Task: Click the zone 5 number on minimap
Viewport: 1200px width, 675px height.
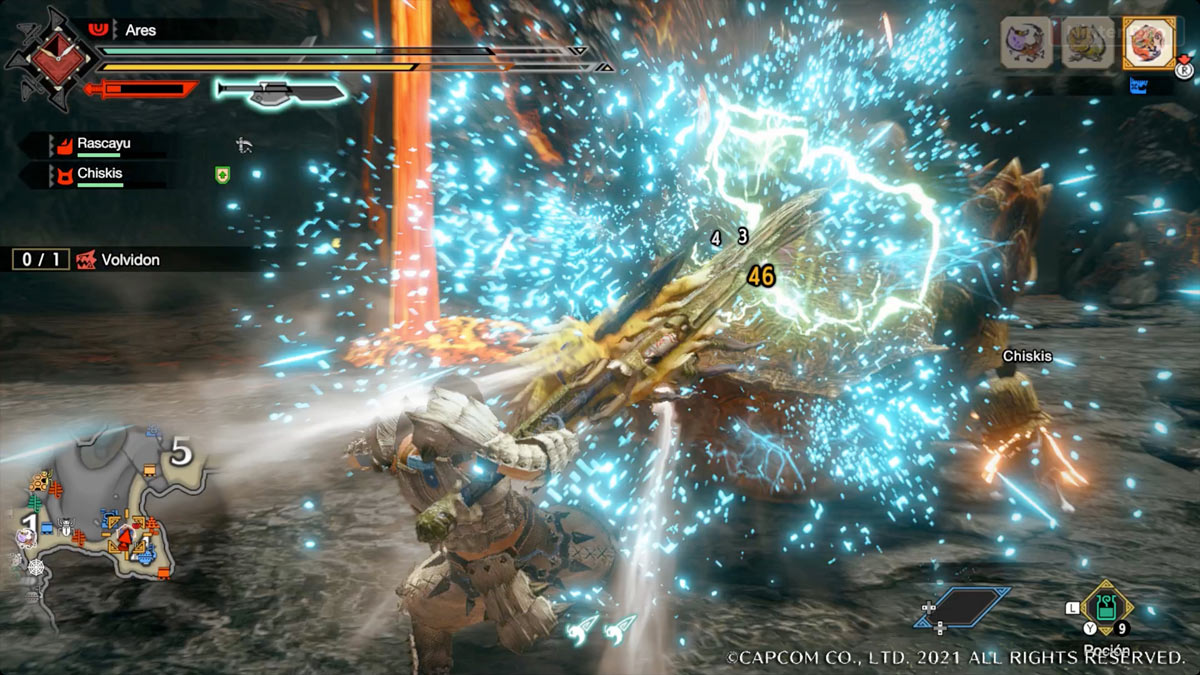Action: click(180, 453)
